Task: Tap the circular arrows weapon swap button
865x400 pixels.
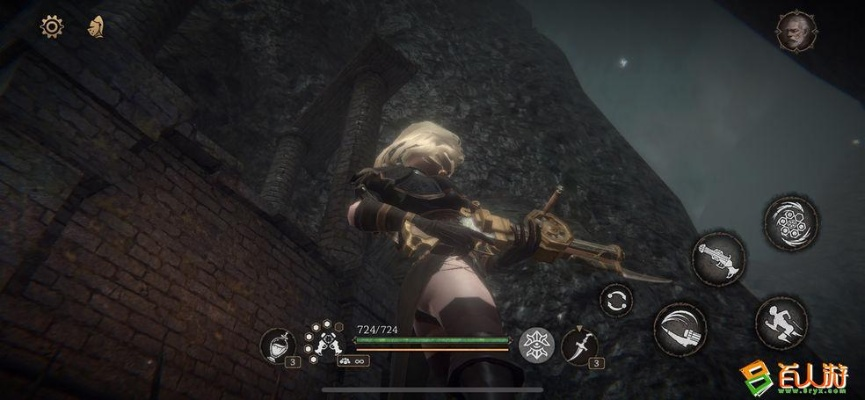Action: 616,299
